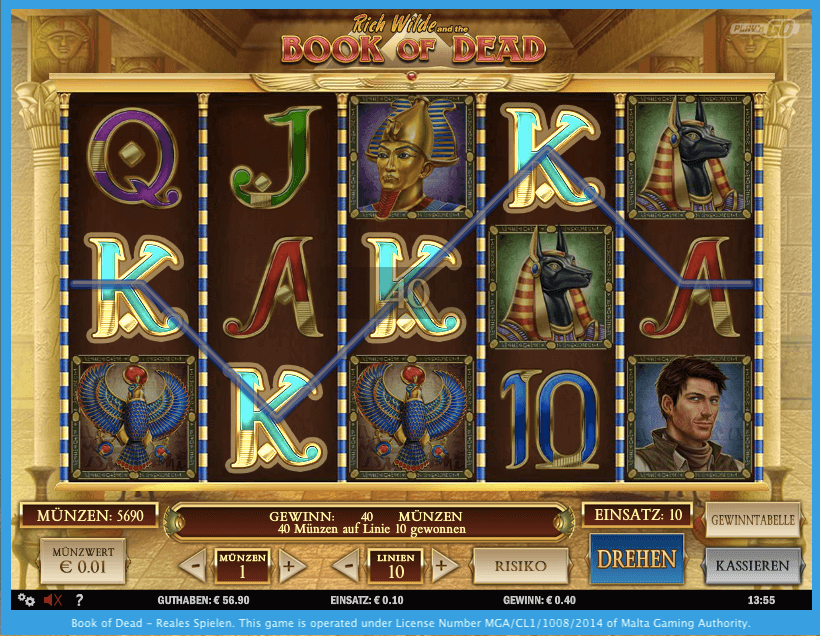
Task: Spin the reels with DREHEN
Action: click(x=637, y=558)
